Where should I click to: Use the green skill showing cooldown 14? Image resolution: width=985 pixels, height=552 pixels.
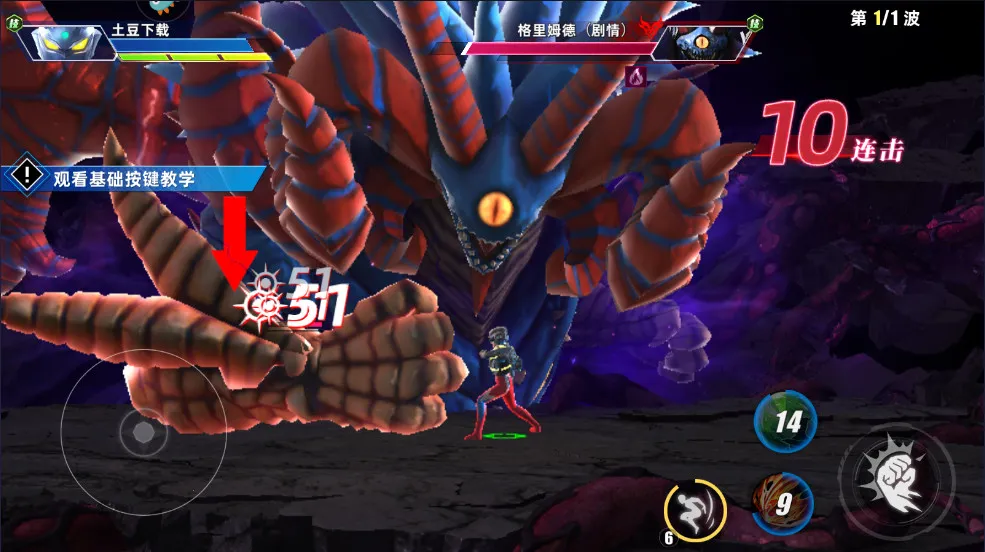(x=785, y=421)
